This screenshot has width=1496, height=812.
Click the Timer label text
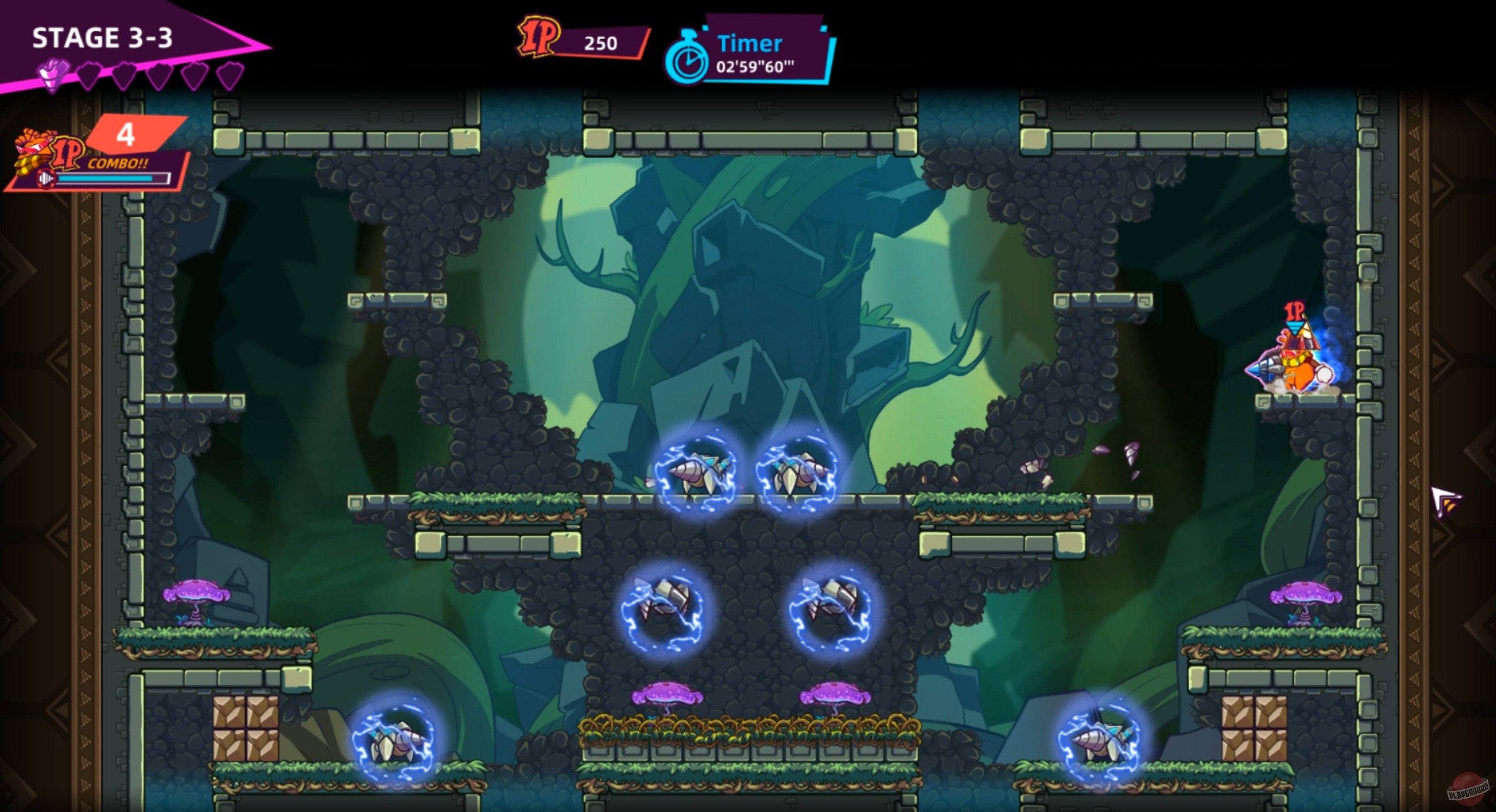pos(750,43)
